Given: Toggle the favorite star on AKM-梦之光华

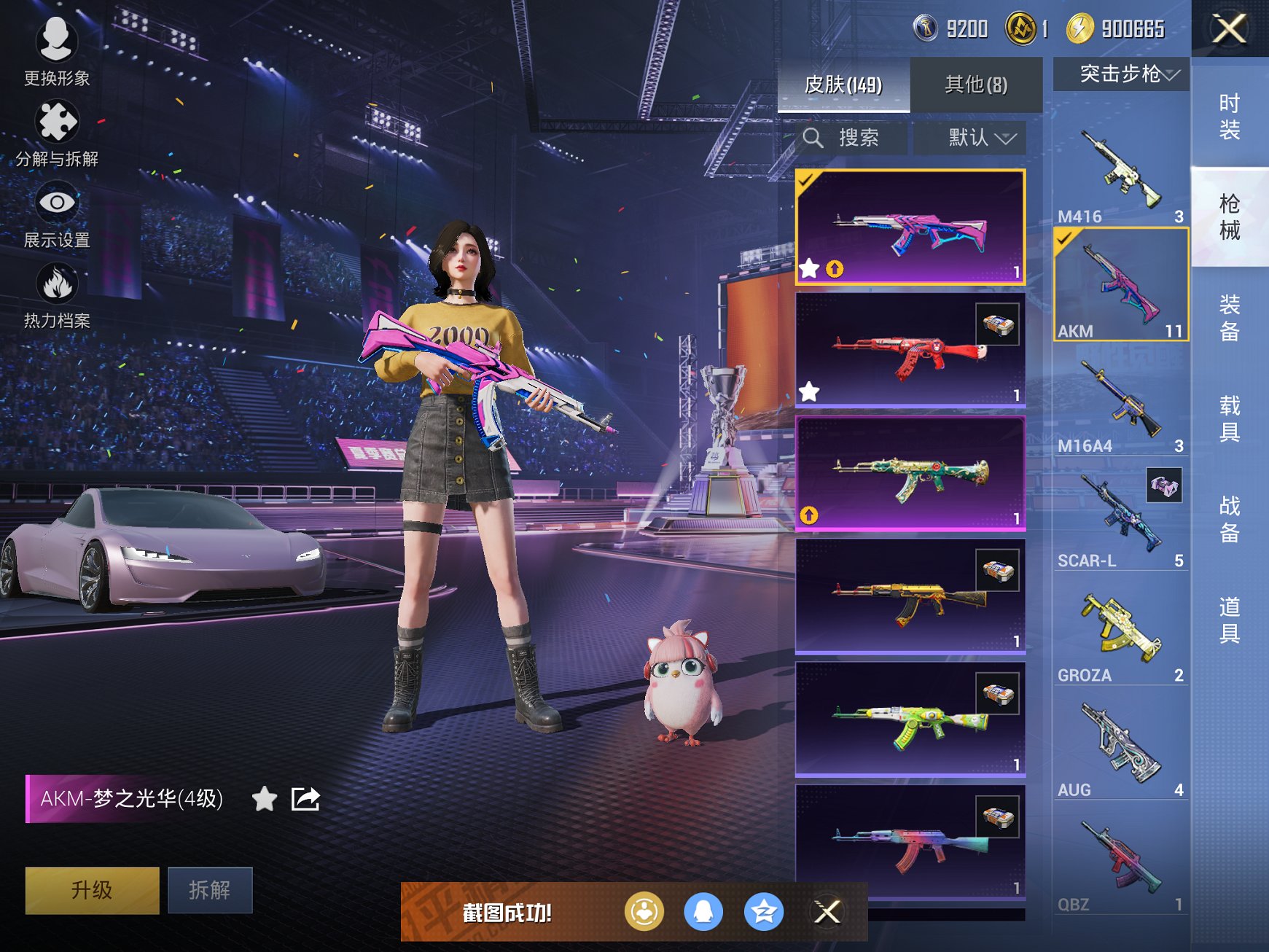Looking at the screenshot, I should 264,800.
